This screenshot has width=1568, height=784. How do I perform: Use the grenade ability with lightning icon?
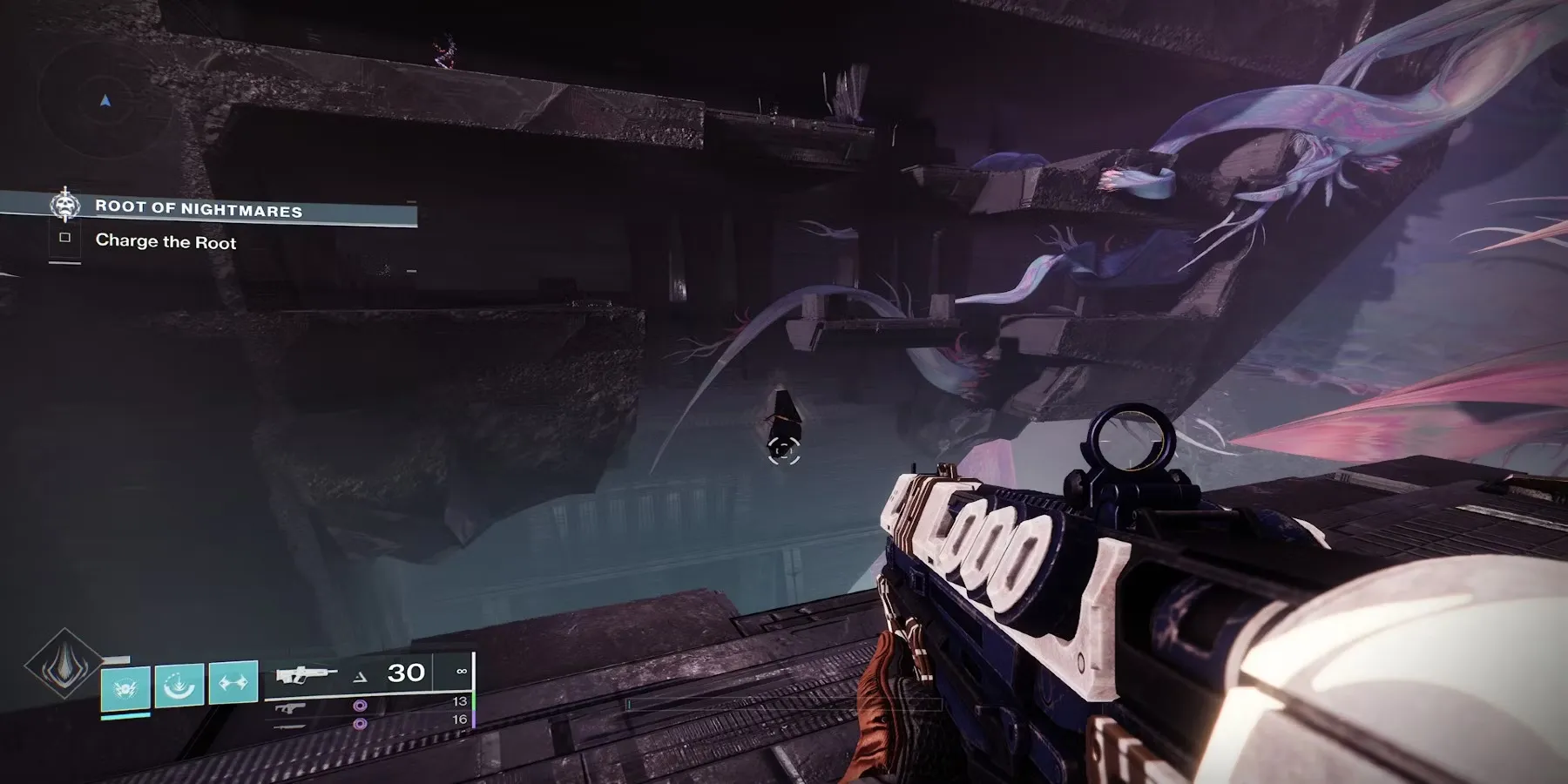coord(125,685)
